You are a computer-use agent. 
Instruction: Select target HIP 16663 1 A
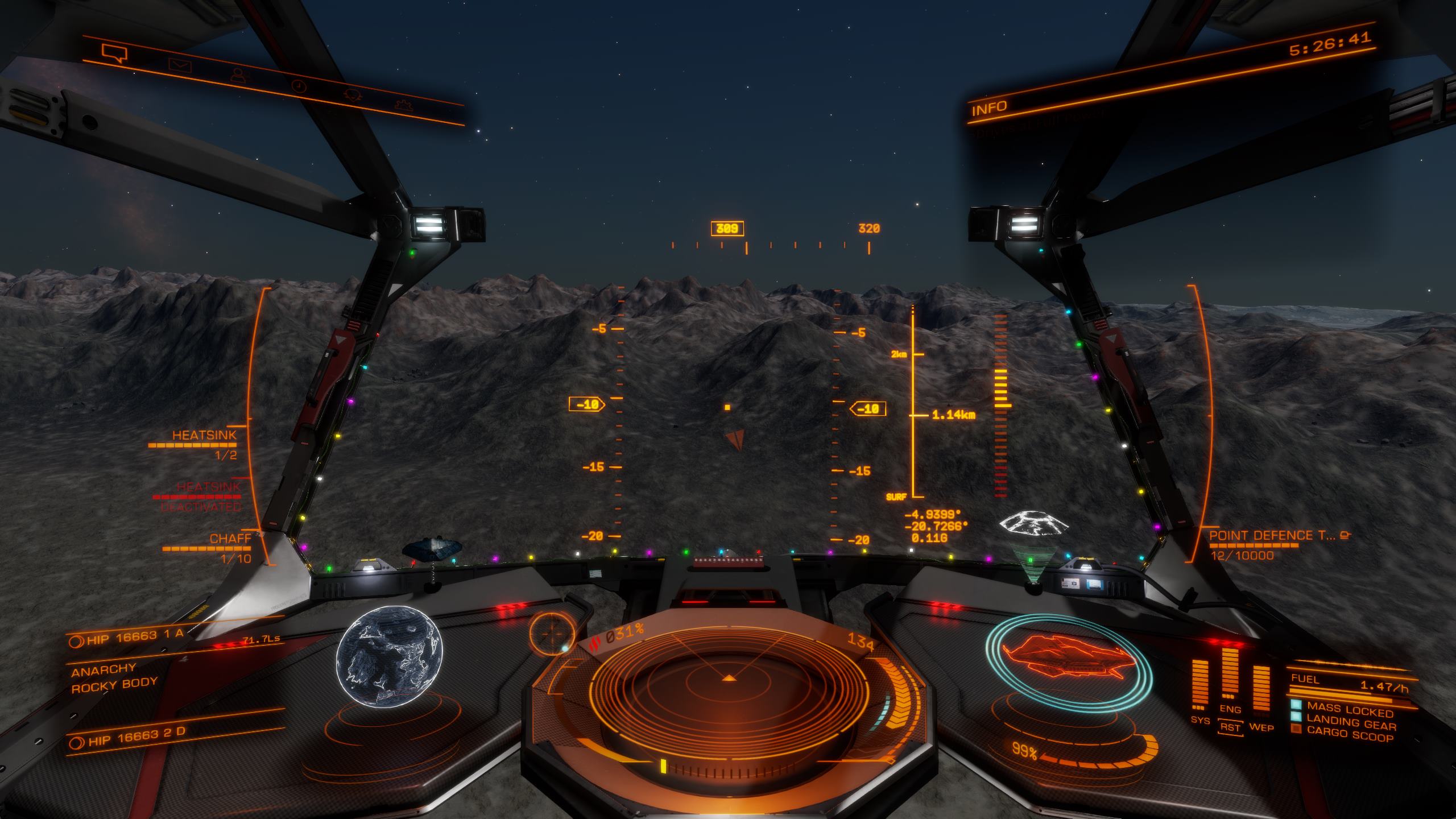pyautogui.click(x=135, y=638)
